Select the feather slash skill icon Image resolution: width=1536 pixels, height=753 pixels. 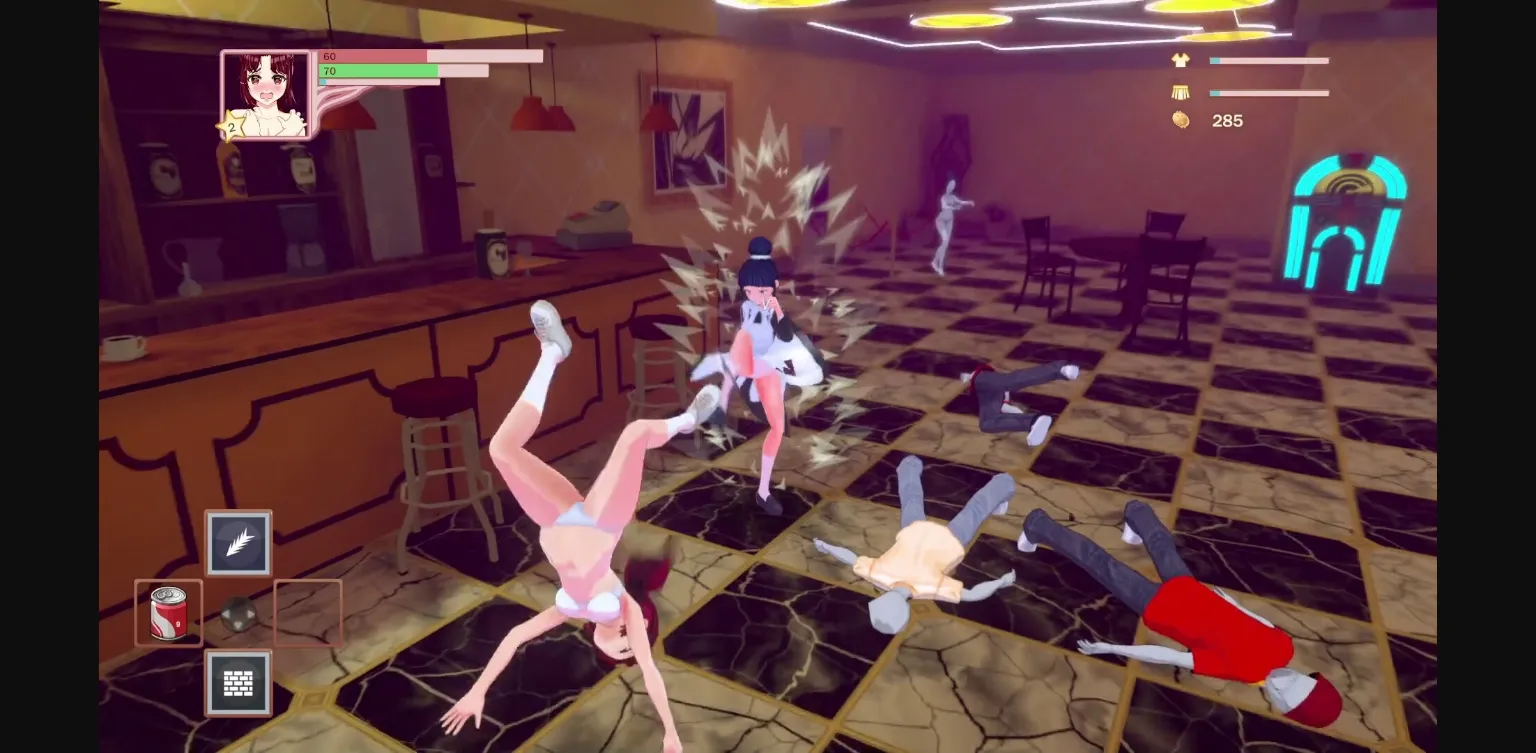238,543
